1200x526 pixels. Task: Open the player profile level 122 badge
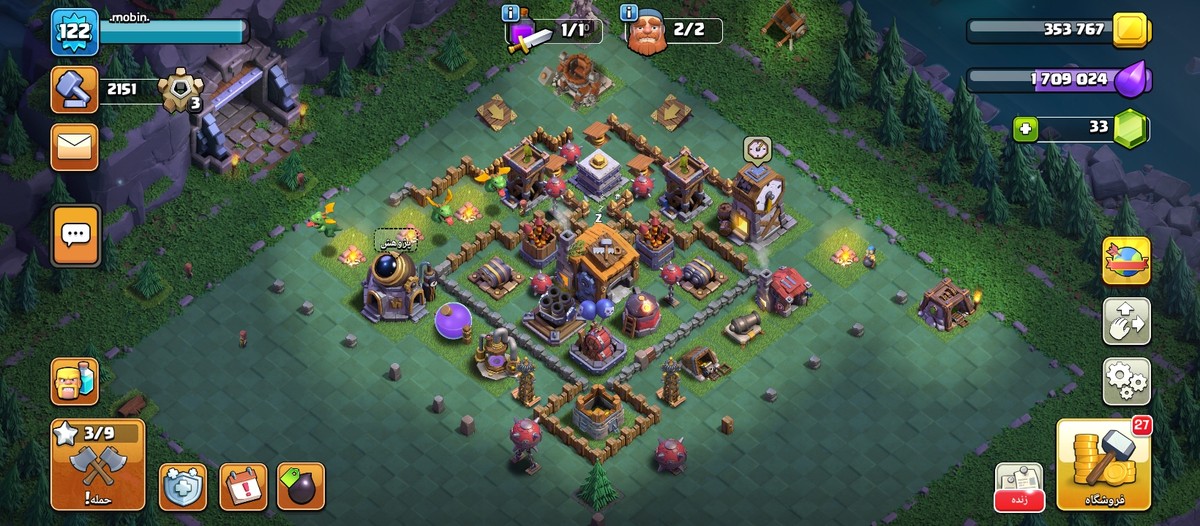click(x=75, y=31)
